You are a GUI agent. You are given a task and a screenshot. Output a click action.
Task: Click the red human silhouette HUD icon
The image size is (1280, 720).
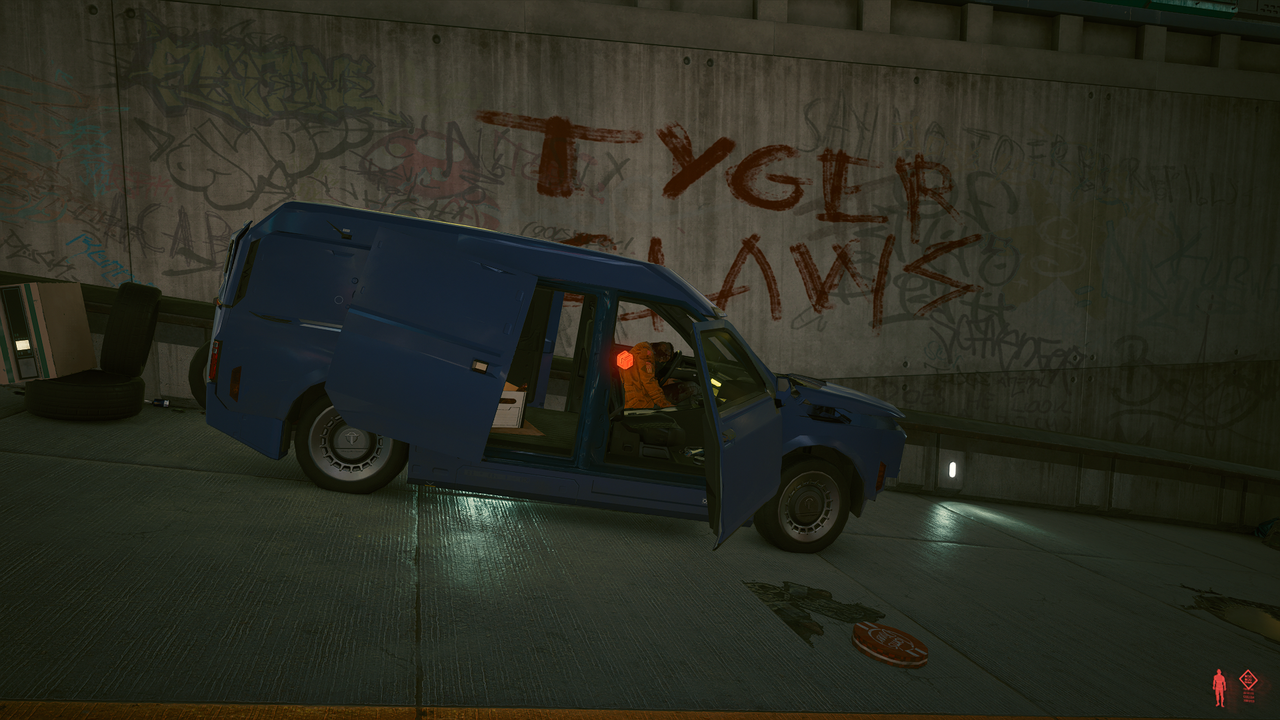tap(1219, 687)
